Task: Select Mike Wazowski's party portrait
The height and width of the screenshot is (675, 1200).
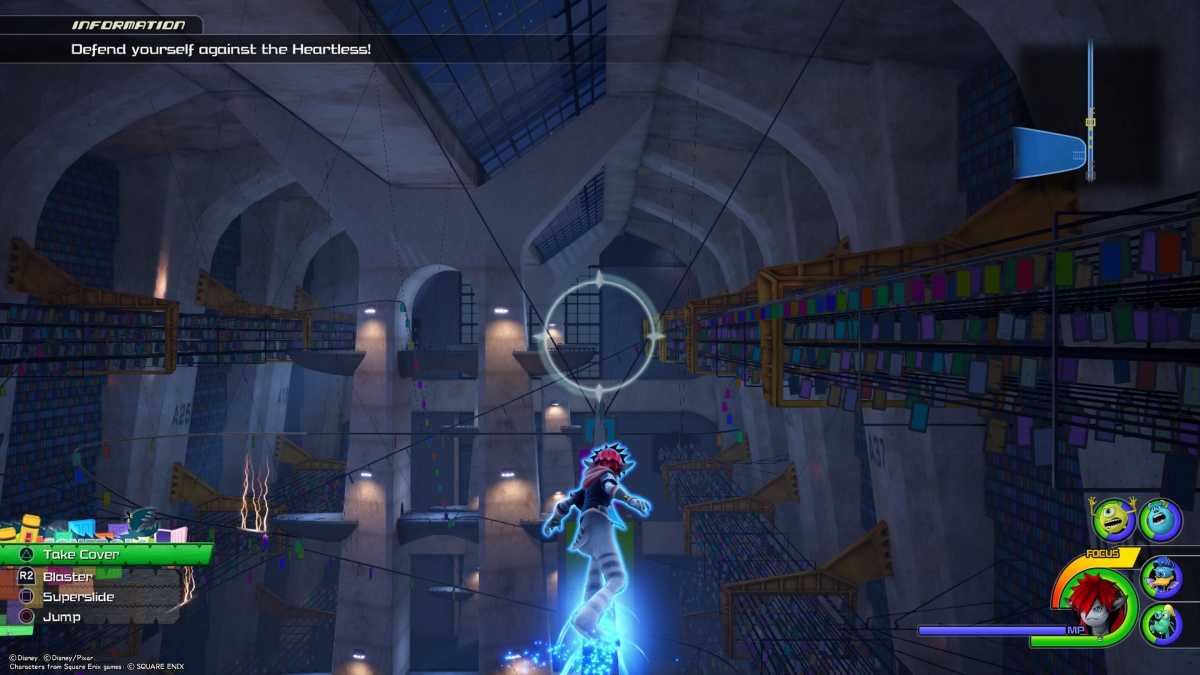Action: (1113, 520)
